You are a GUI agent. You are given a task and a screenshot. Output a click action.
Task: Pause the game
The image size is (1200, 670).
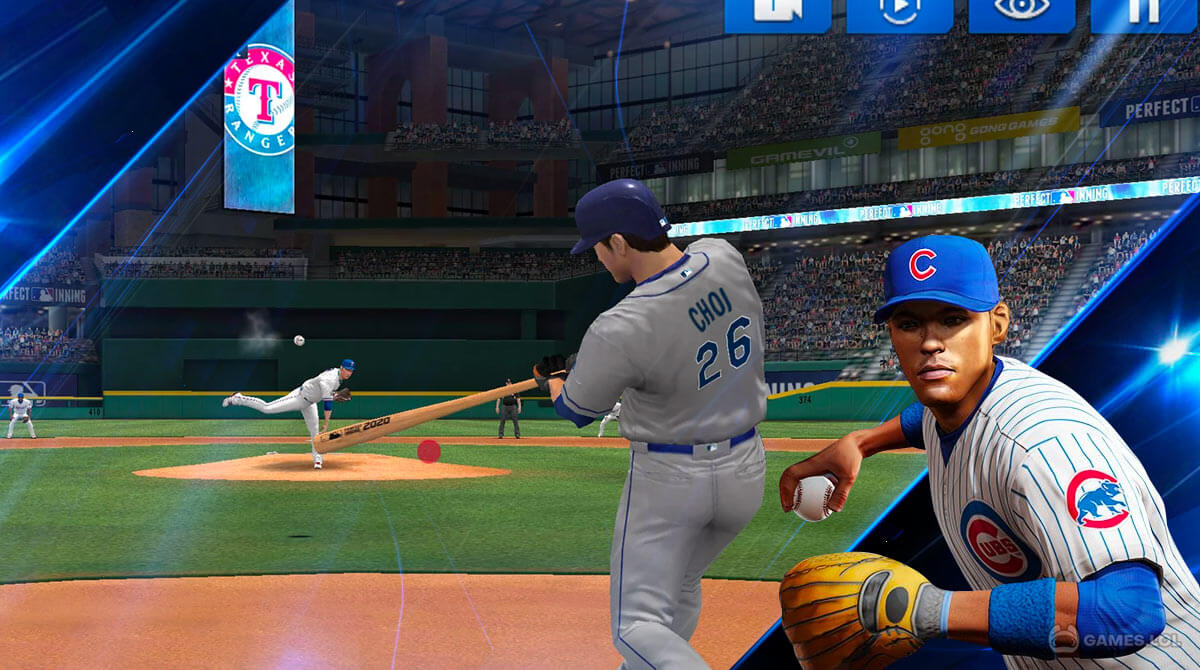1144,14
